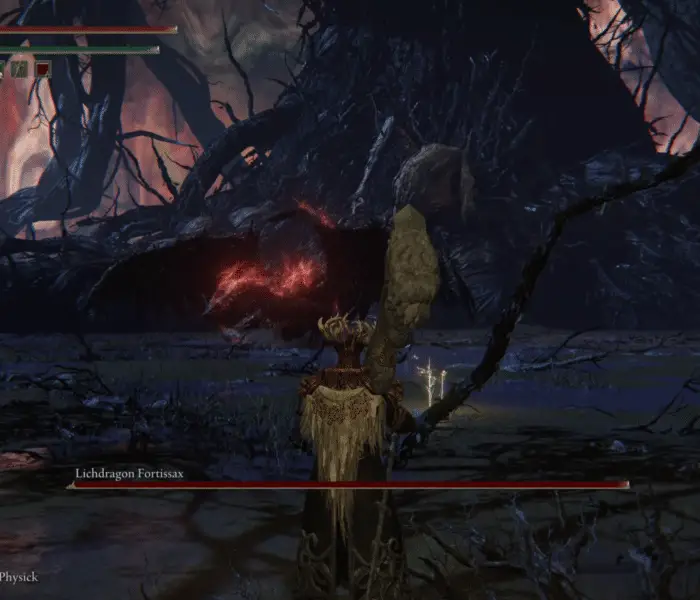Click the Physick quick item label
Viewport: 700px width, 600px height.
19,577
